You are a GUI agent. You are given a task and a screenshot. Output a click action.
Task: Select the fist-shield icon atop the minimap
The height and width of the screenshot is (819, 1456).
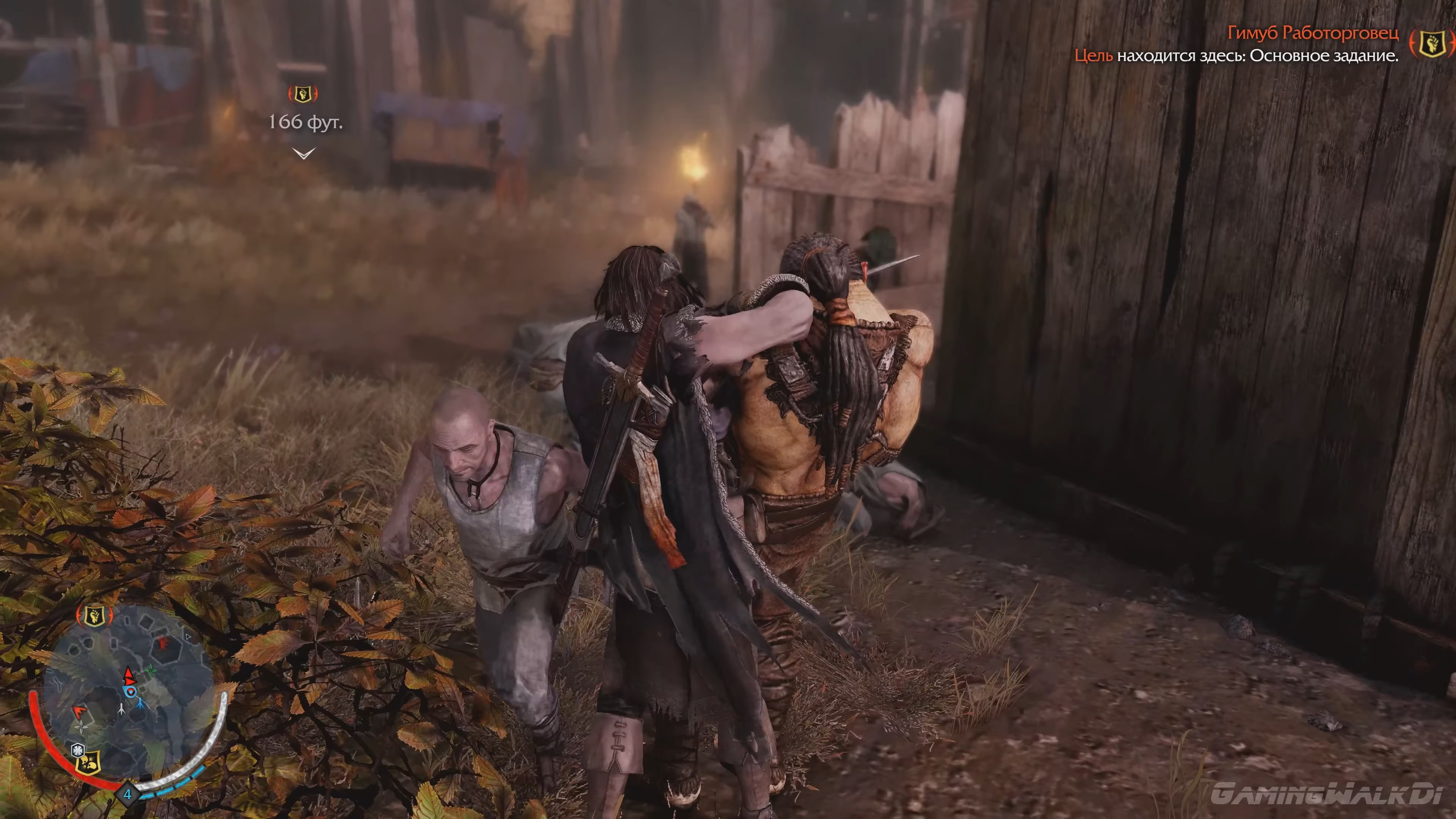[x=94, y=615]
